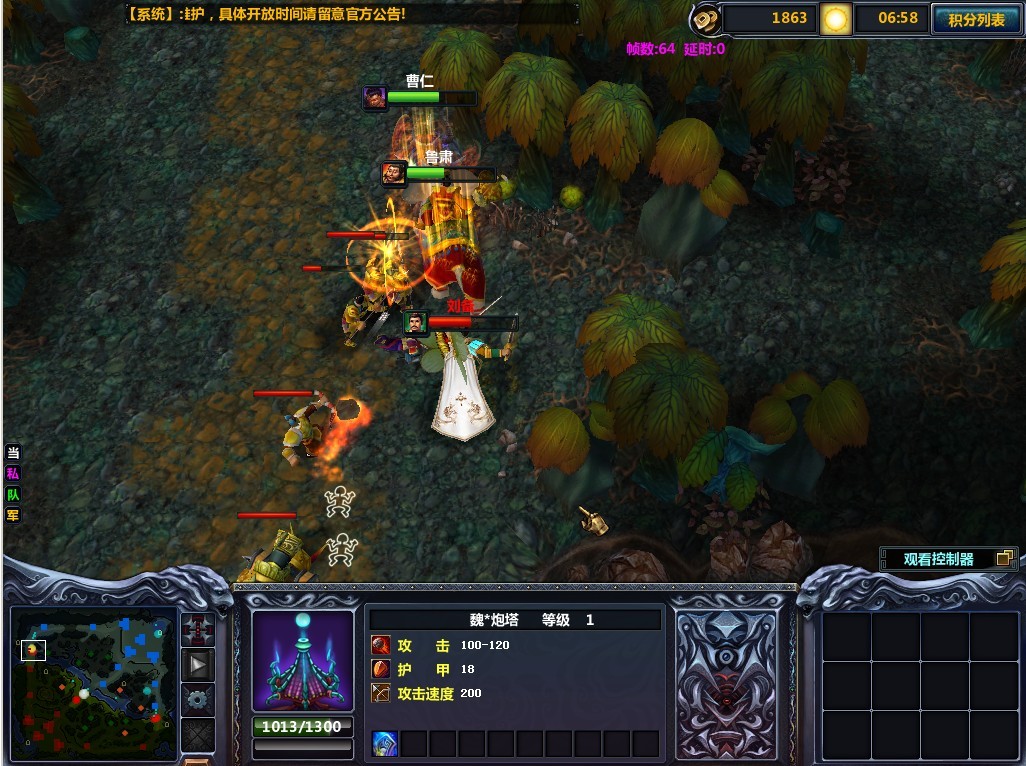Select the 魏*炮塔 tower portrait
1026x766 pixels.
point(302,660)
